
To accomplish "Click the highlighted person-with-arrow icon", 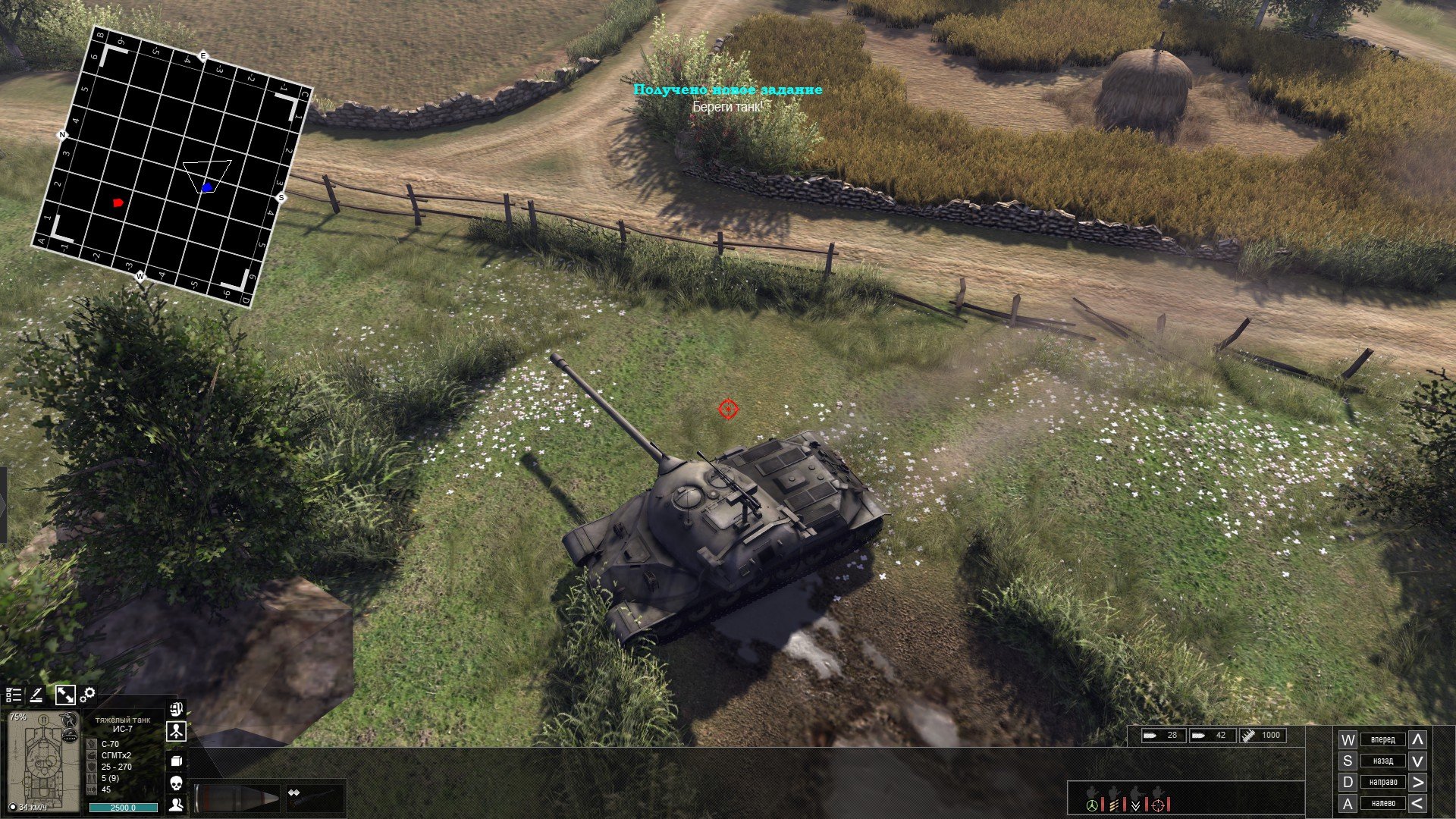I will click(176, 732).
